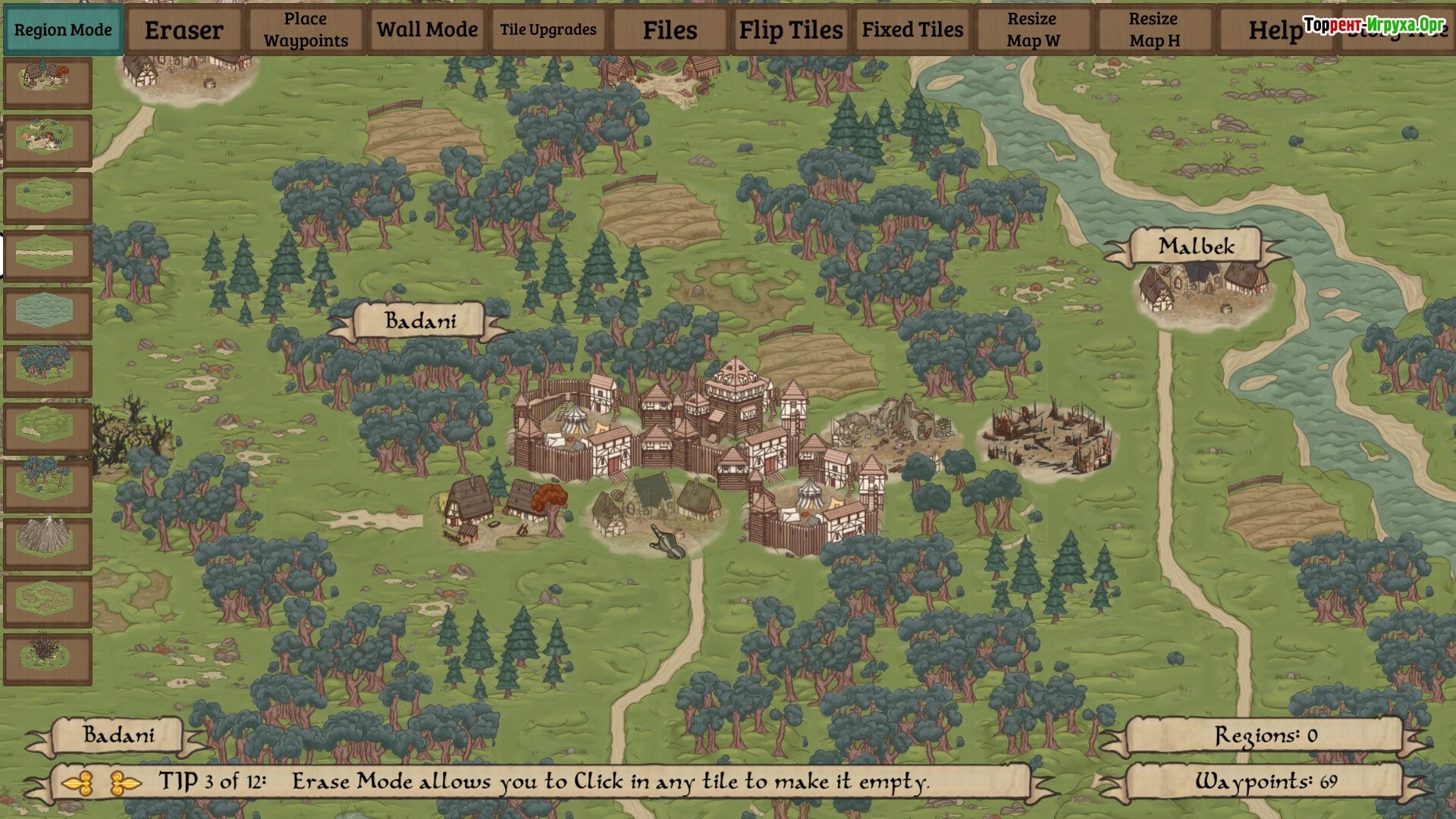Click Resize Map W button

tap(1033, 30)
